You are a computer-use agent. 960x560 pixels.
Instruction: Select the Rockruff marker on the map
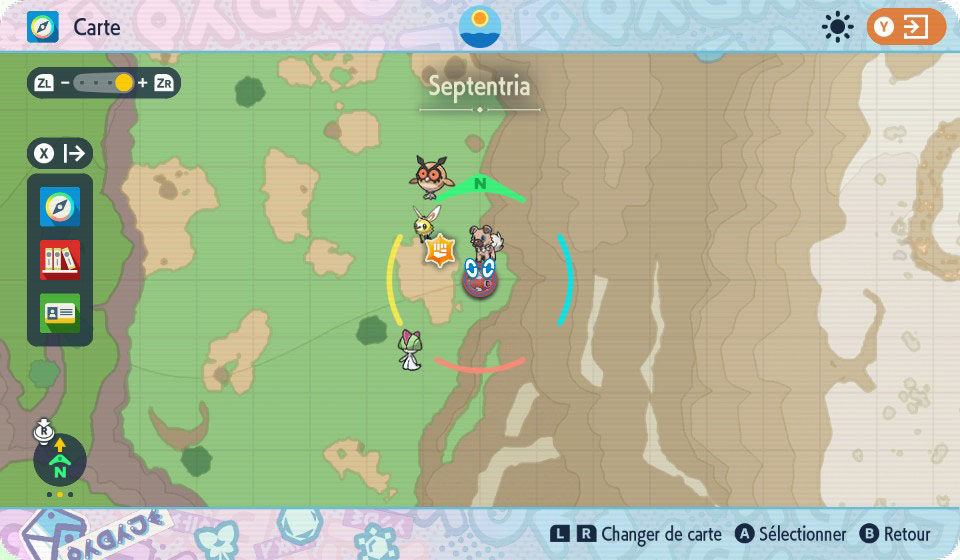pos(489,241)
